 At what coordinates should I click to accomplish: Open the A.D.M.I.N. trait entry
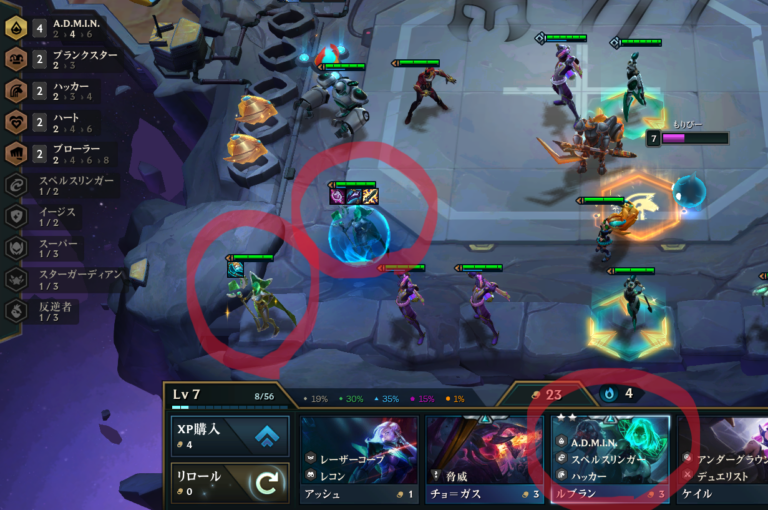click(x=62, y=28)
